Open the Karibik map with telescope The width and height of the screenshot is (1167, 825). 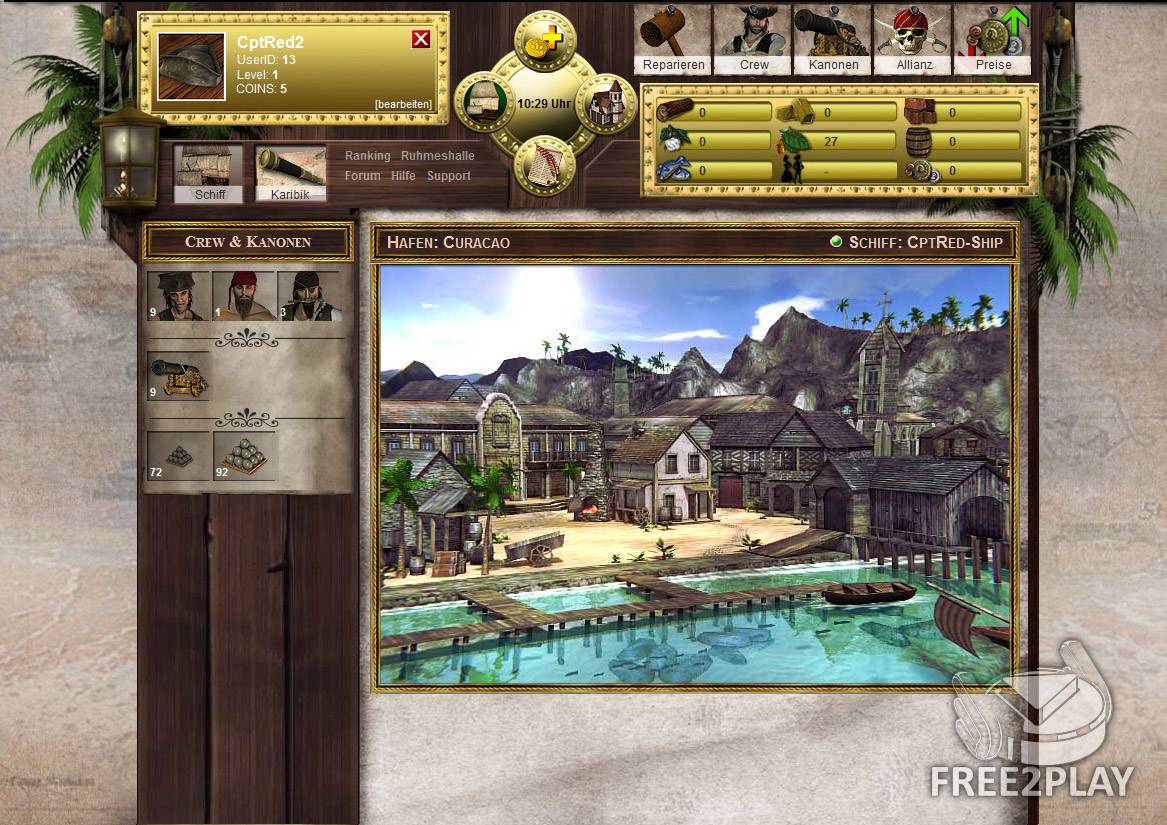pos(290,174)
